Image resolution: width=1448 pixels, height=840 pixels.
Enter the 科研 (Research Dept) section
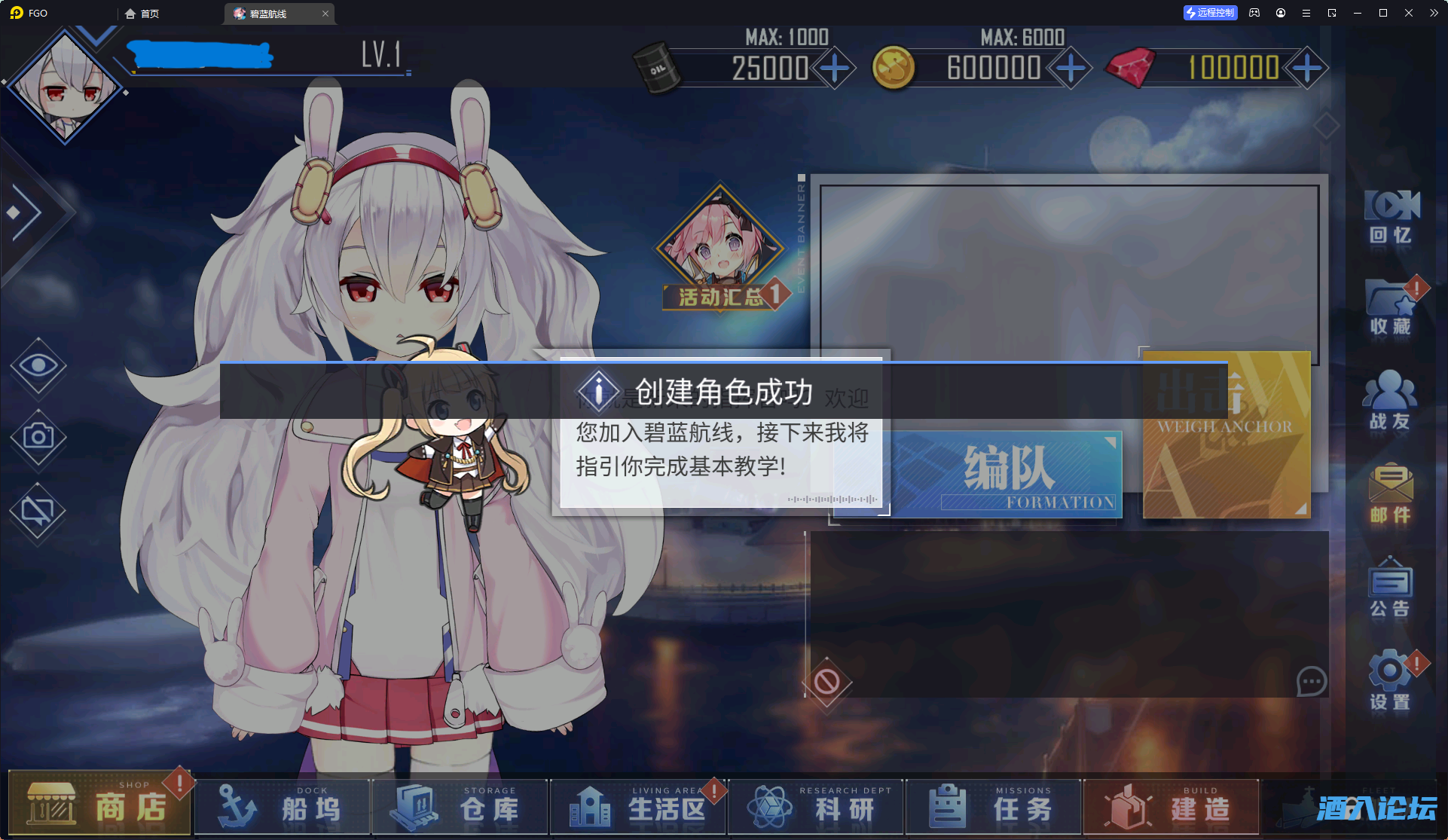[x=814, y=806]
